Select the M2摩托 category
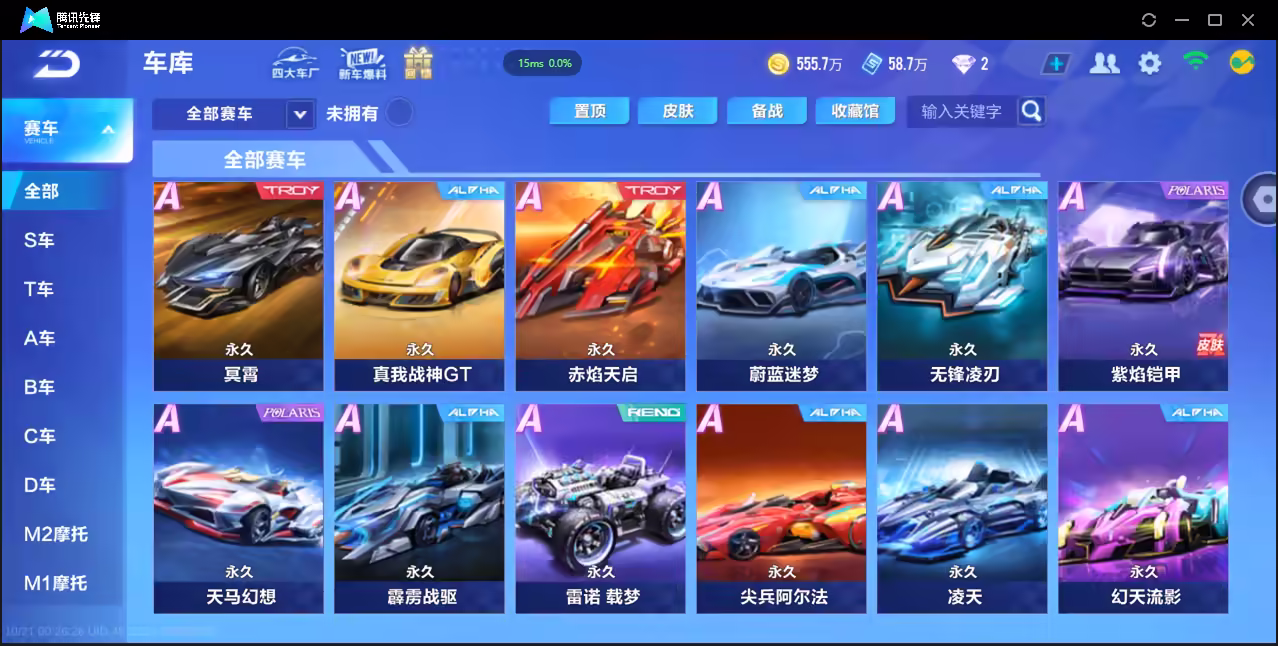This screenshot has height=646, width=1278. 56,534
